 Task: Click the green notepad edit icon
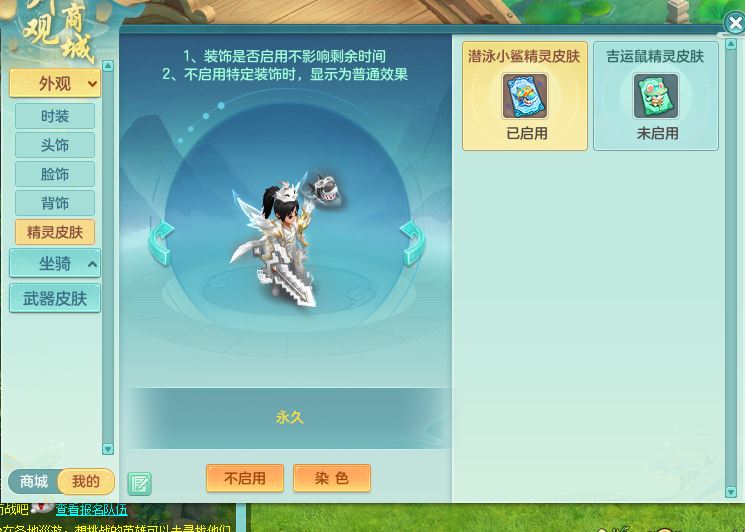(139, 484)
